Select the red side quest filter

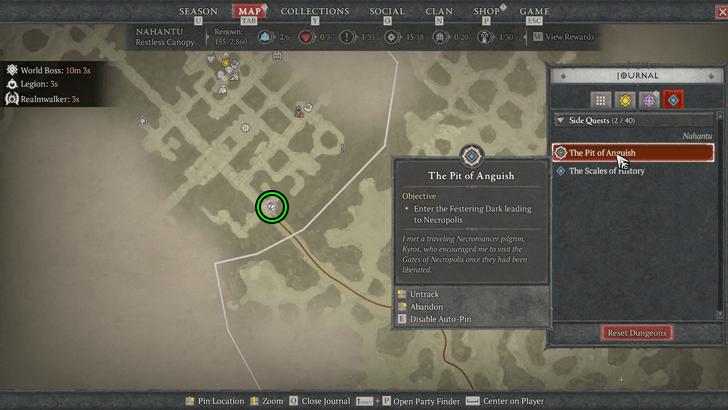673,99
